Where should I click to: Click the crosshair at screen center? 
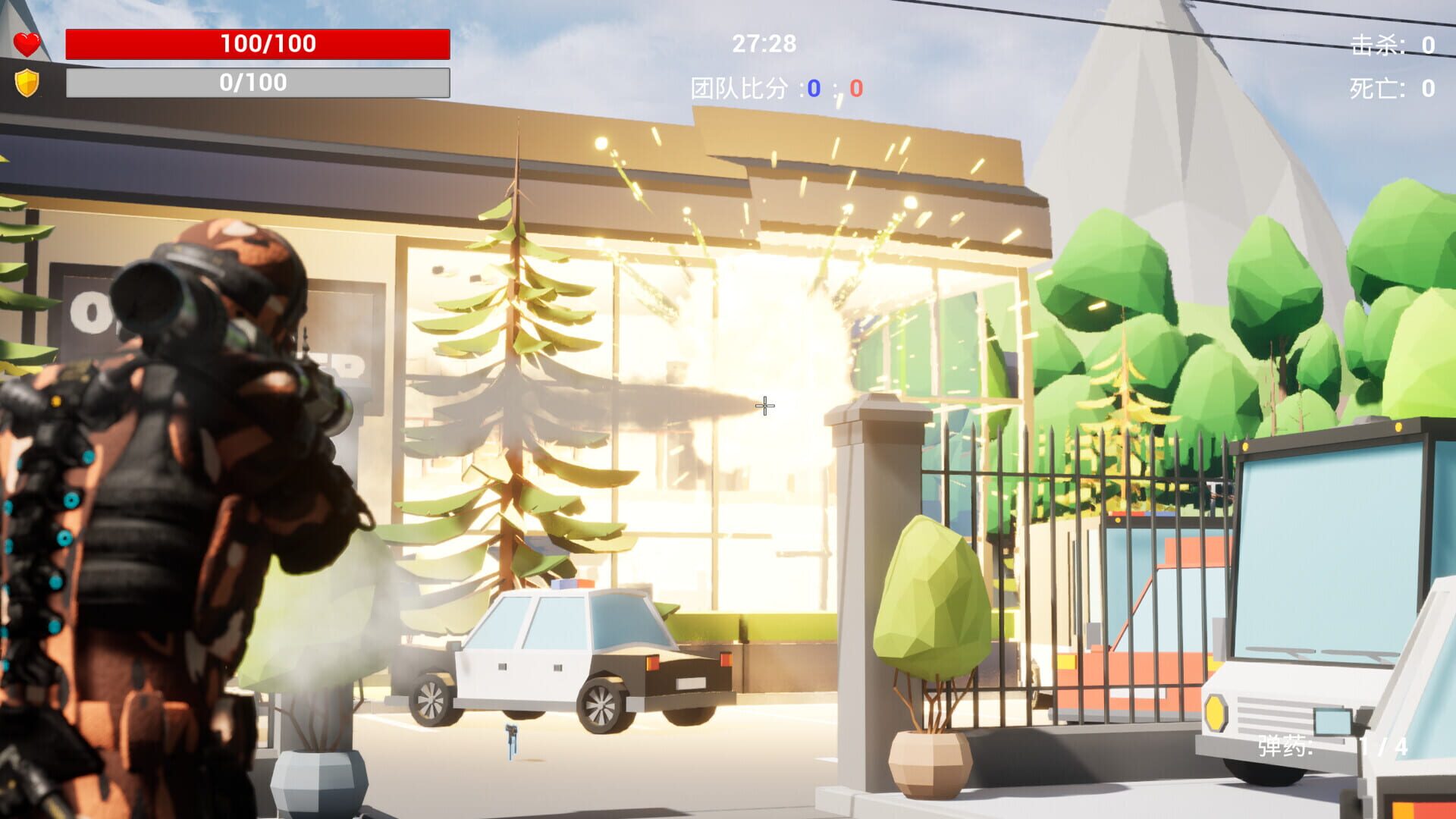click(x=763, y=406)
